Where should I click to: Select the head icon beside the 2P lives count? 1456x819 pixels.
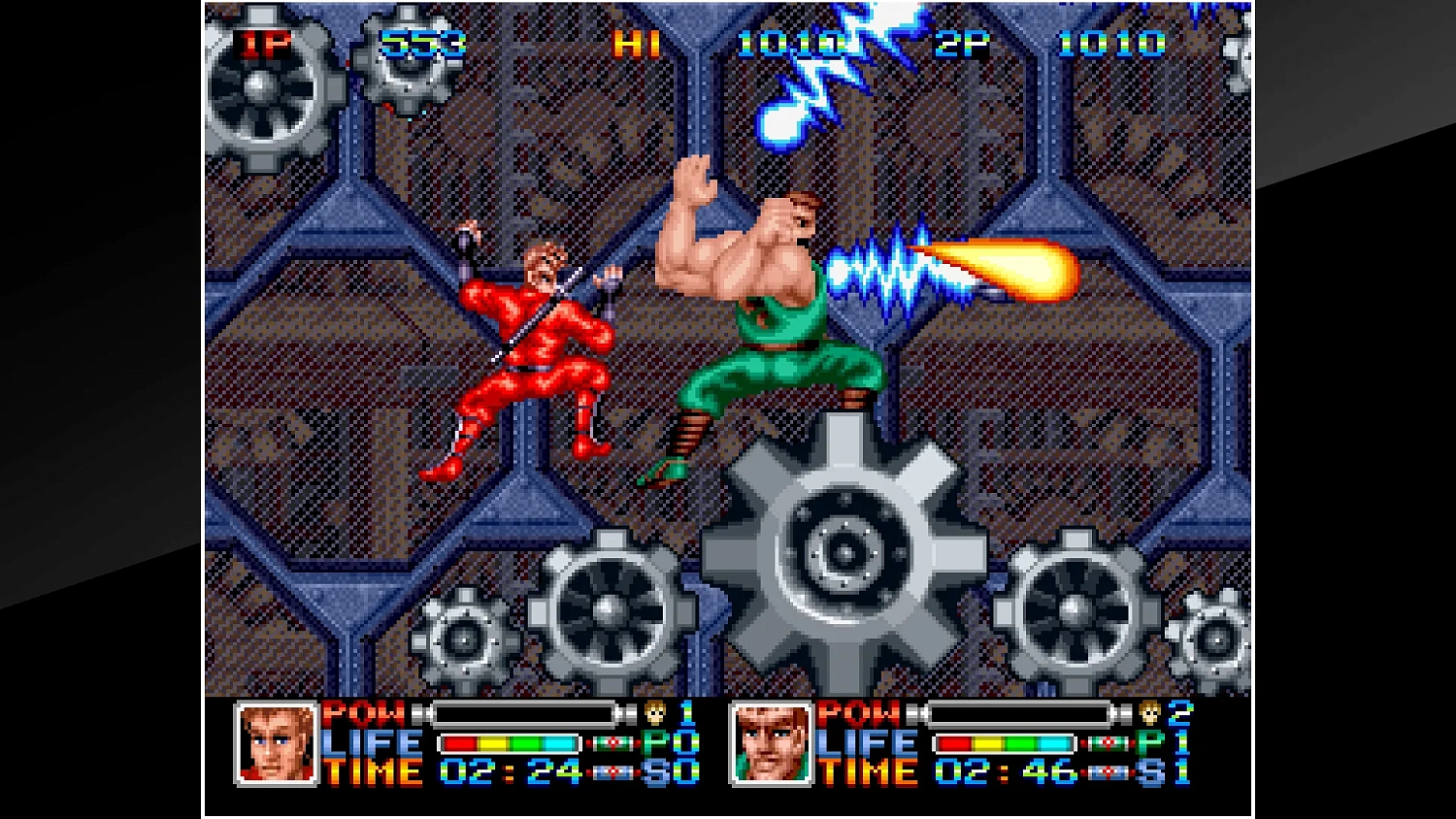pos(1147,715)
